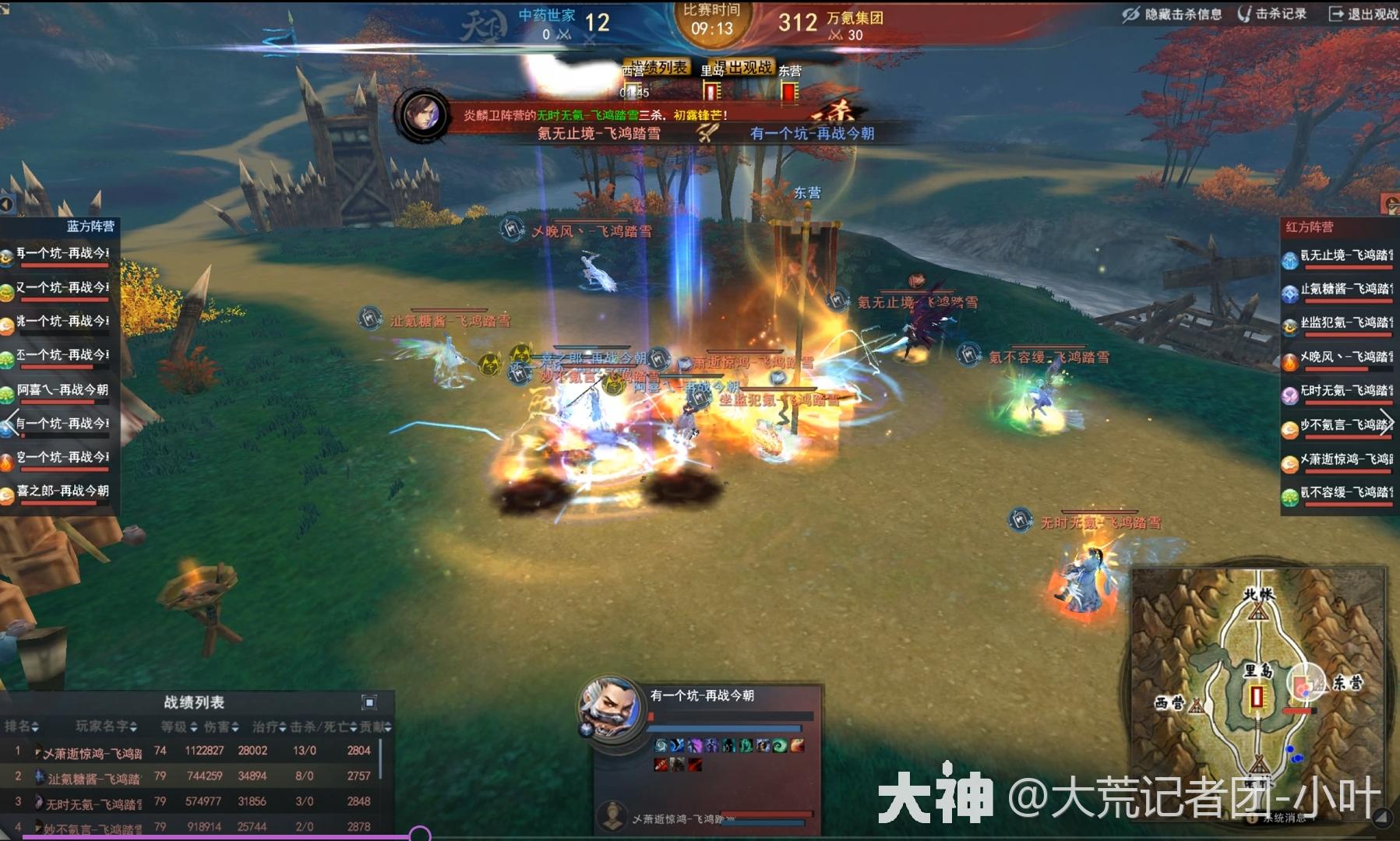Image resolution: width=1400 pixels, height=841 pixels.
Task: Select red team player 止氪糖酱 in roster
Action: (x=1339, y=289)
